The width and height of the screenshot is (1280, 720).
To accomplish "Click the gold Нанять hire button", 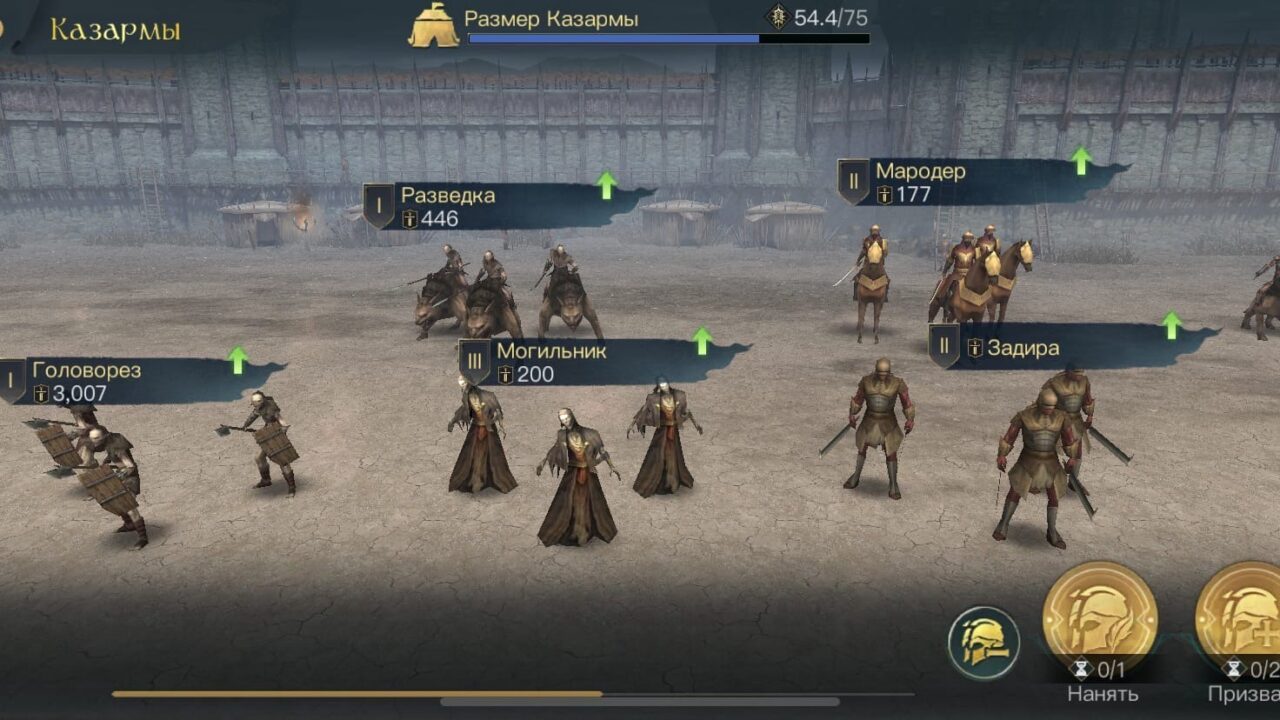I will [1100, 620].
